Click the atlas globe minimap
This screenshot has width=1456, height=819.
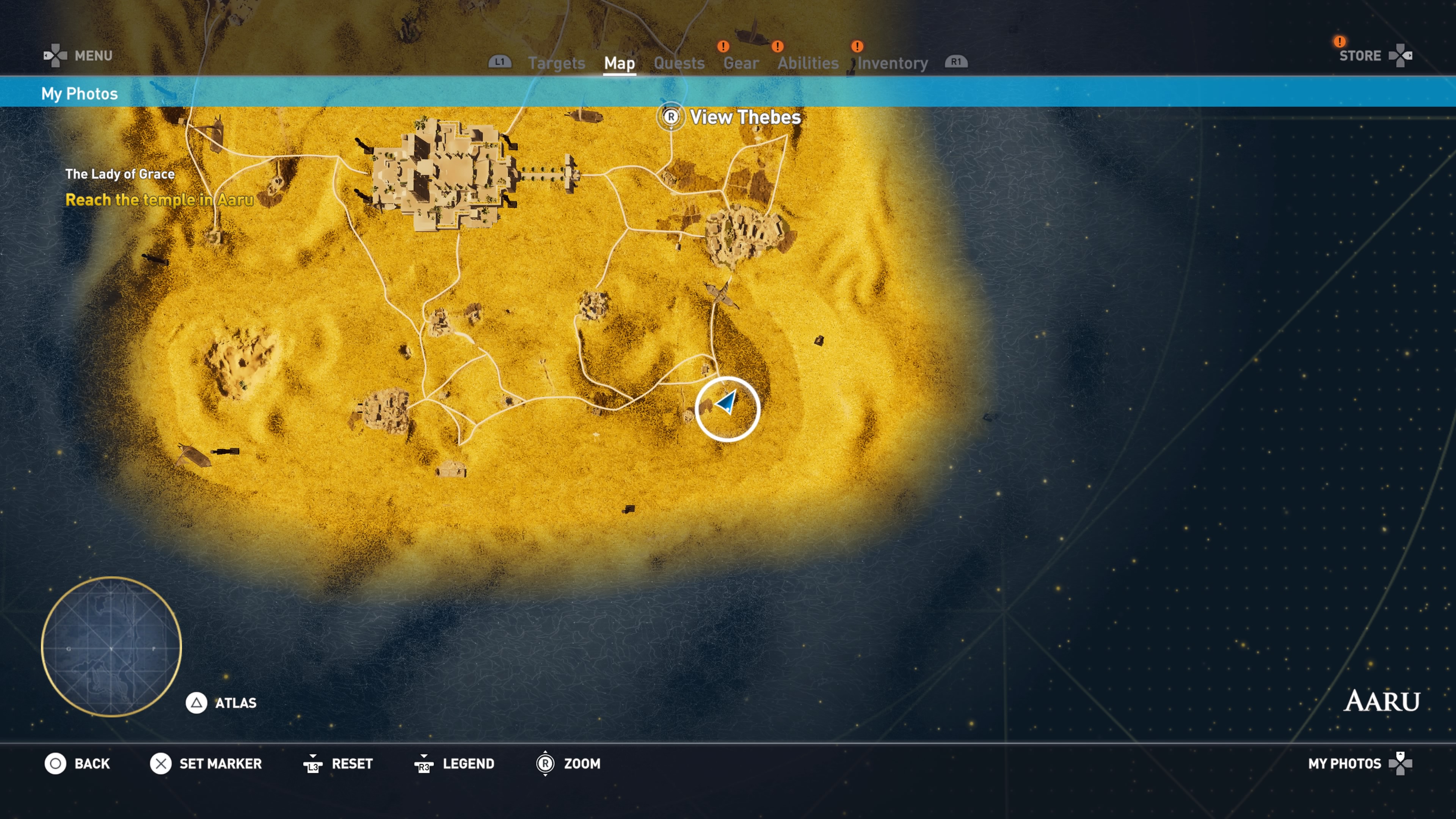(111, 646)
